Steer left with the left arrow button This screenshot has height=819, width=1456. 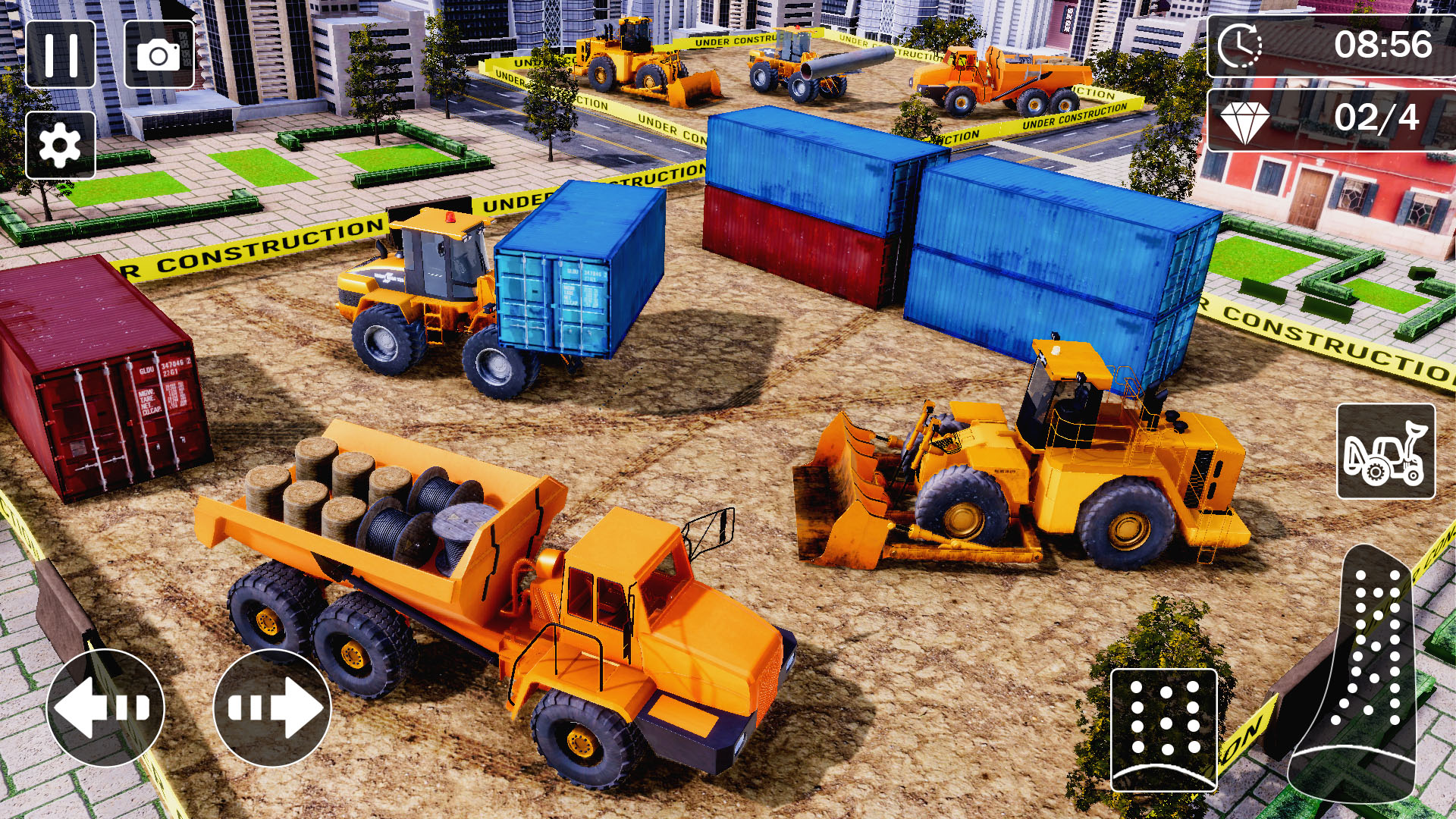[106, 707]
